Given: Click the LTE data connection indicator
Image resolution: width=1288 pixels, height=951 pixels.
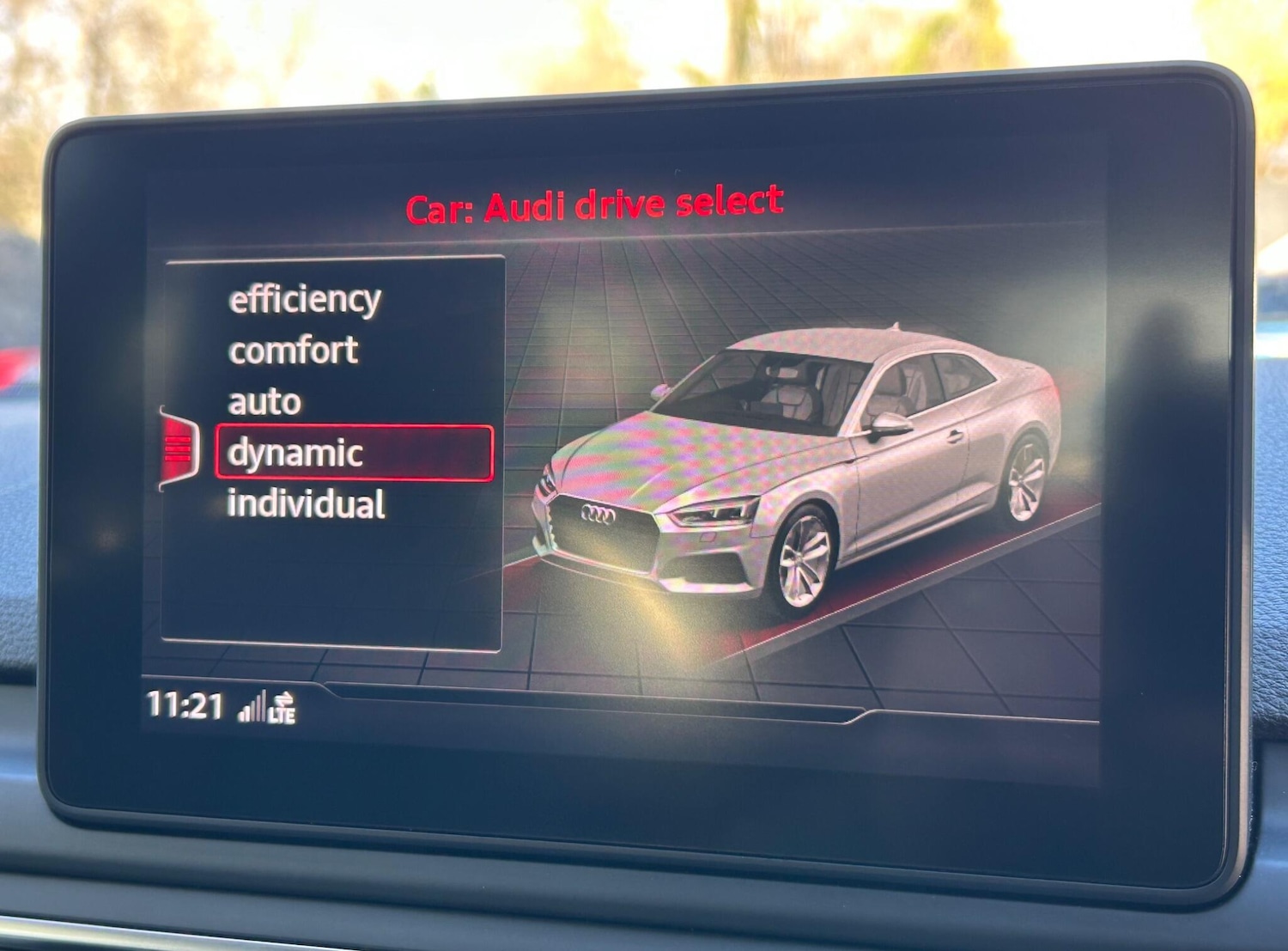Looking at the screenshot, I should [283, 714].
